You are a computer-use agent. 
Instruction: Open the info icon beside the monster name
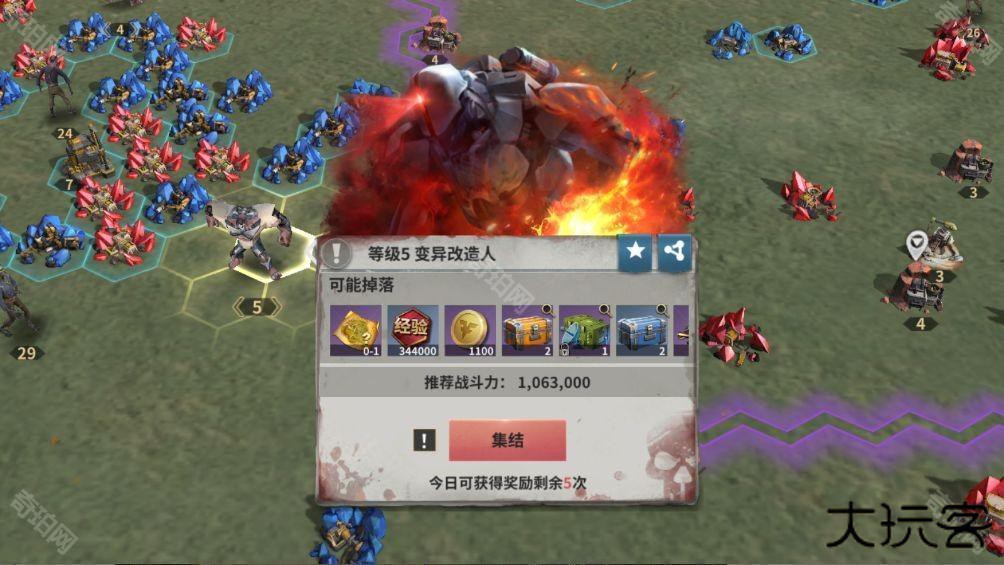pos(338,253)
